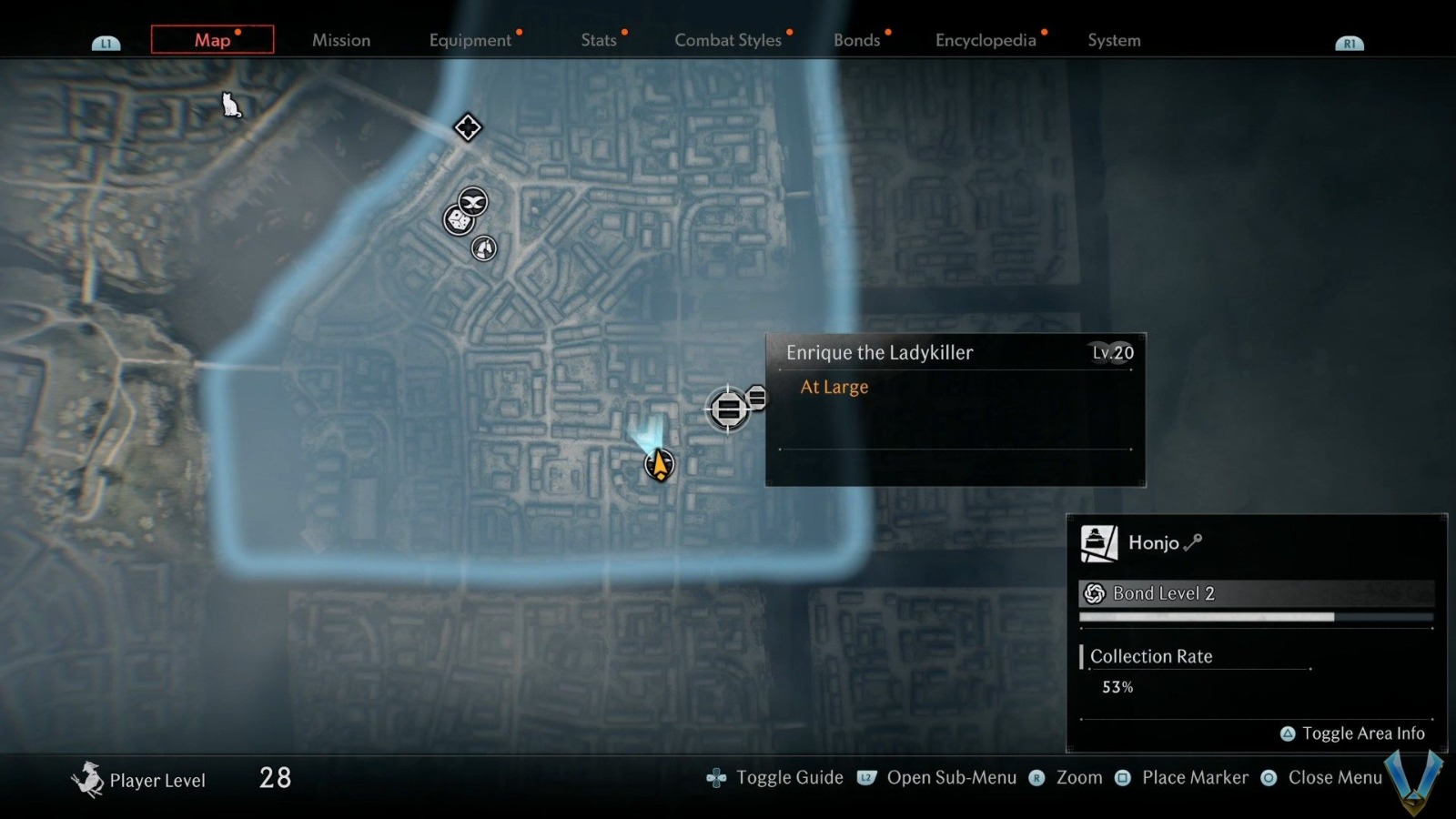
Task: Open Sub-Menu from the bottom bar
Action: (953, 778)
